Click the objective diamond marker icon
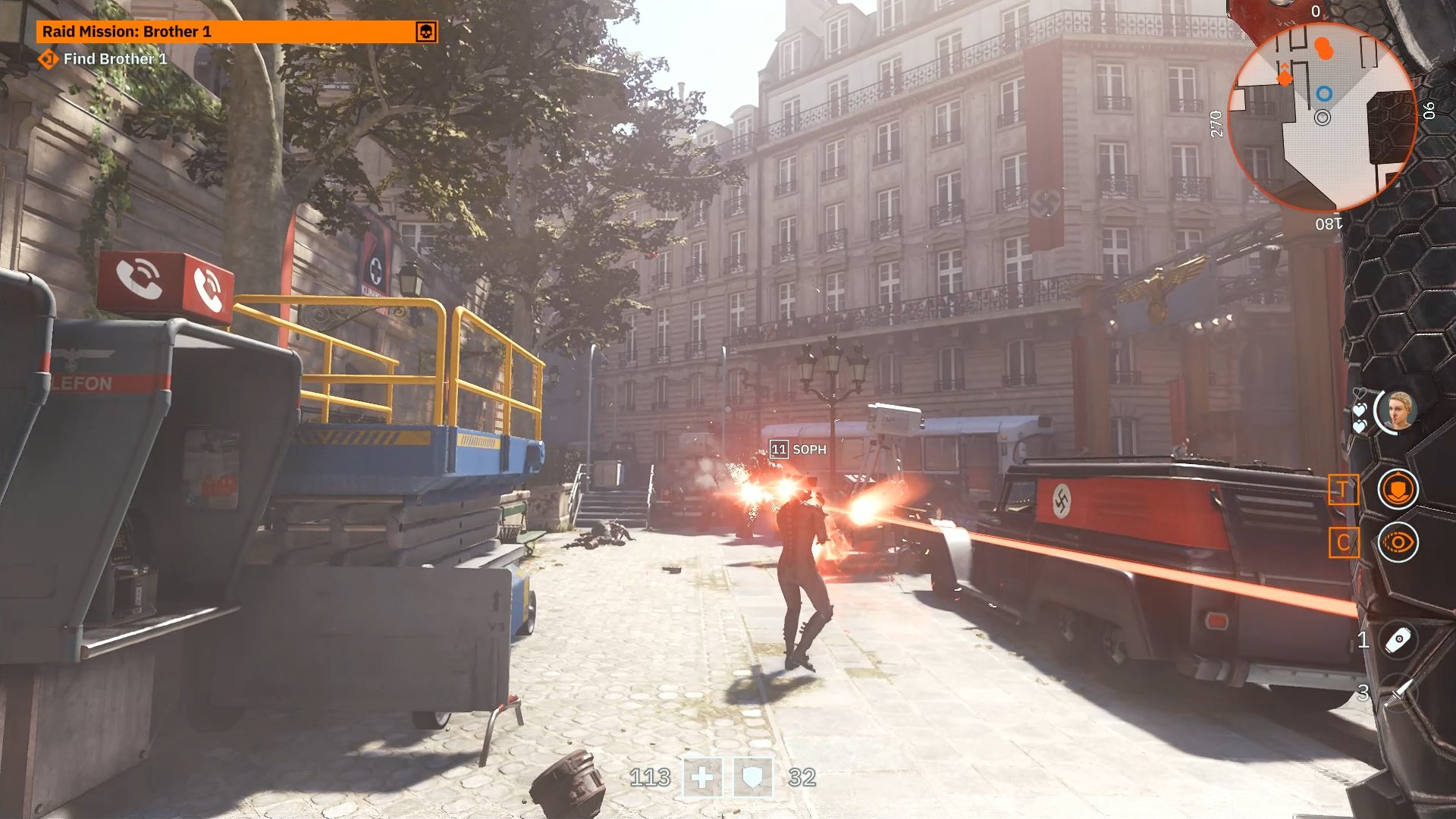This screenshot has width=1456, height=819. [47, 58]
